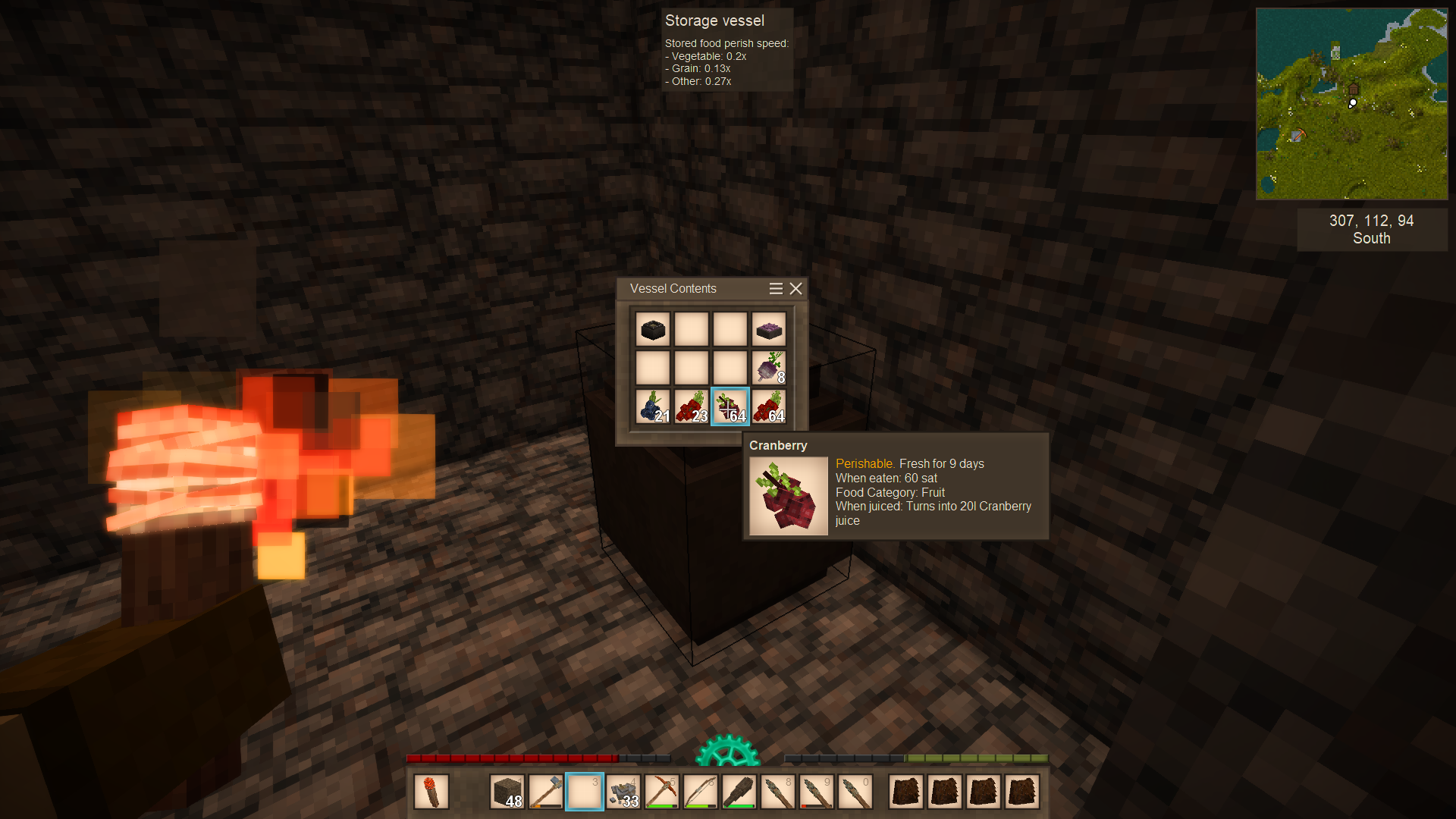Equip the bow from the hotbar

tap(701, 792)
